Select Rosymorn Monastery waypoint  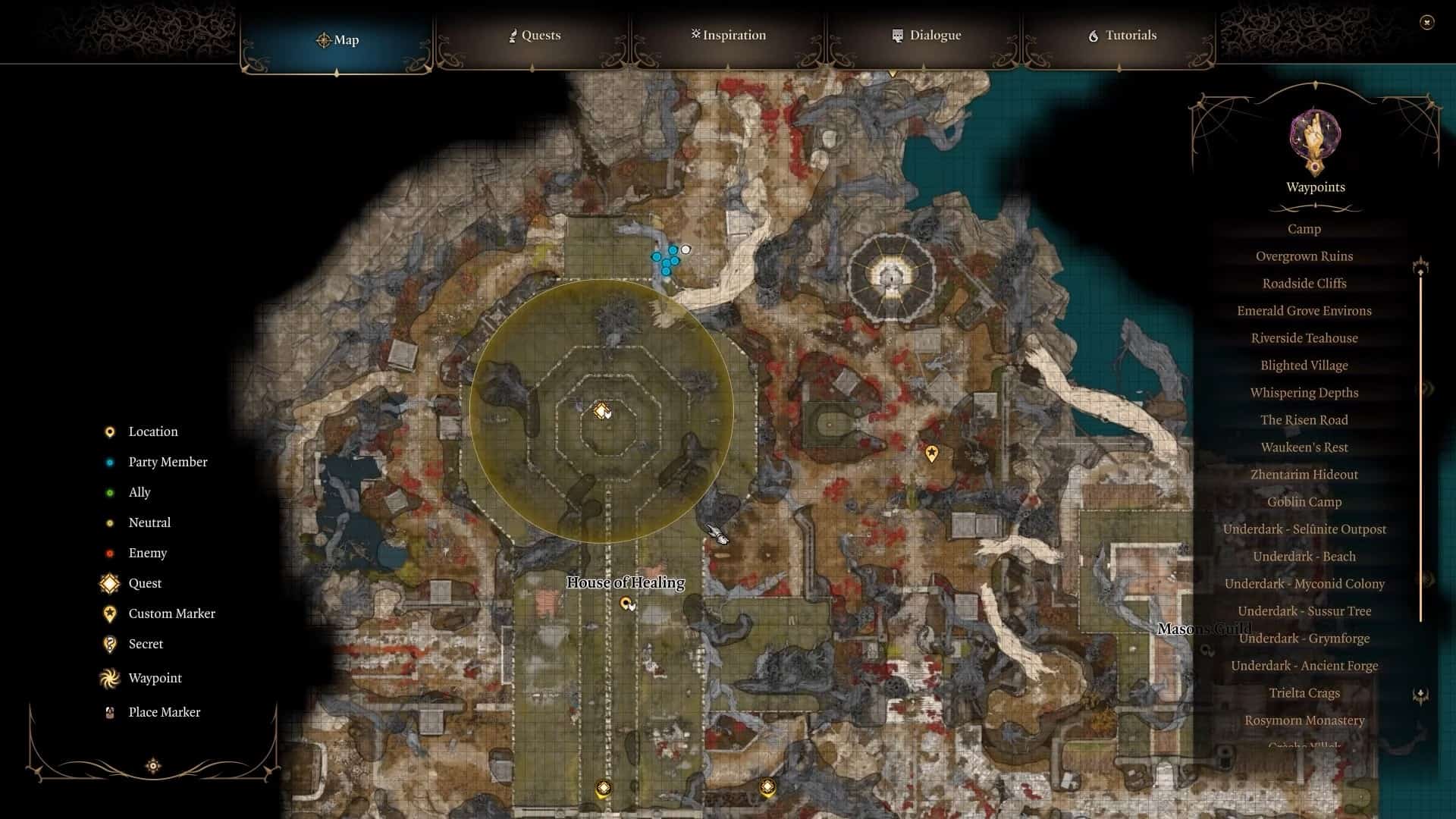(1304, 720)
